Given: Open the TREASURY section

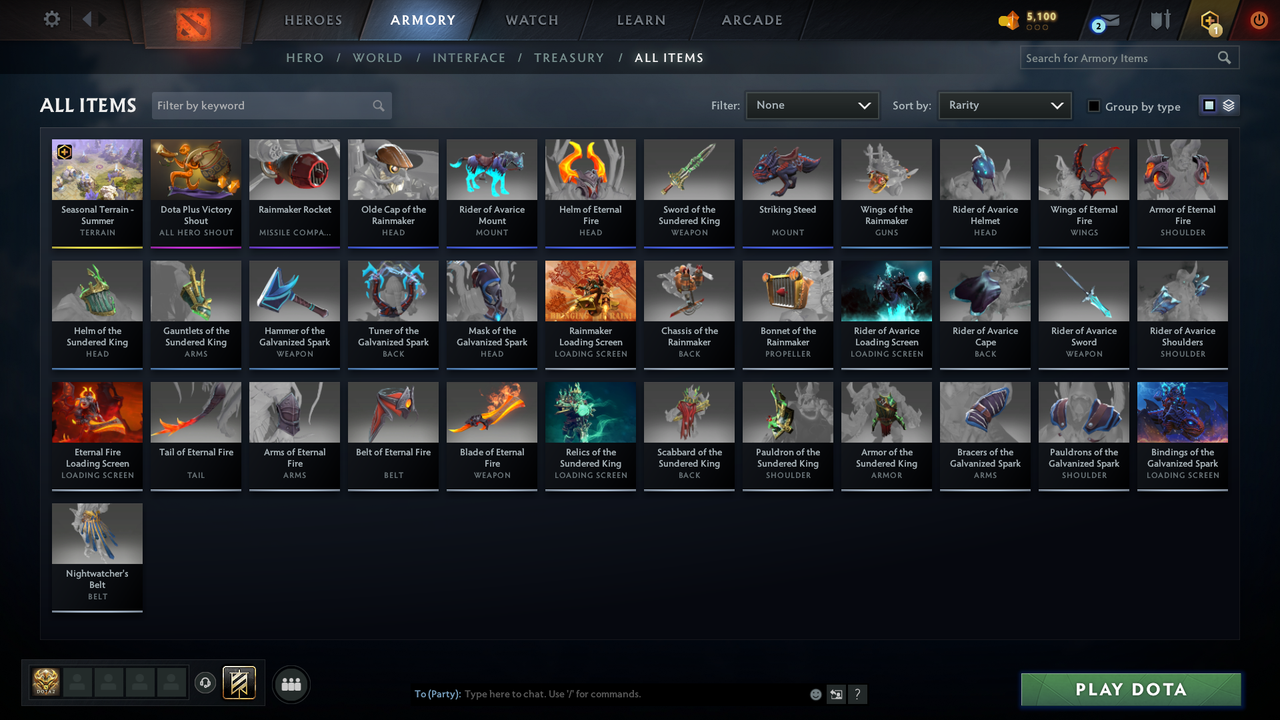Looking at the screenshot, I should (569, 58).
